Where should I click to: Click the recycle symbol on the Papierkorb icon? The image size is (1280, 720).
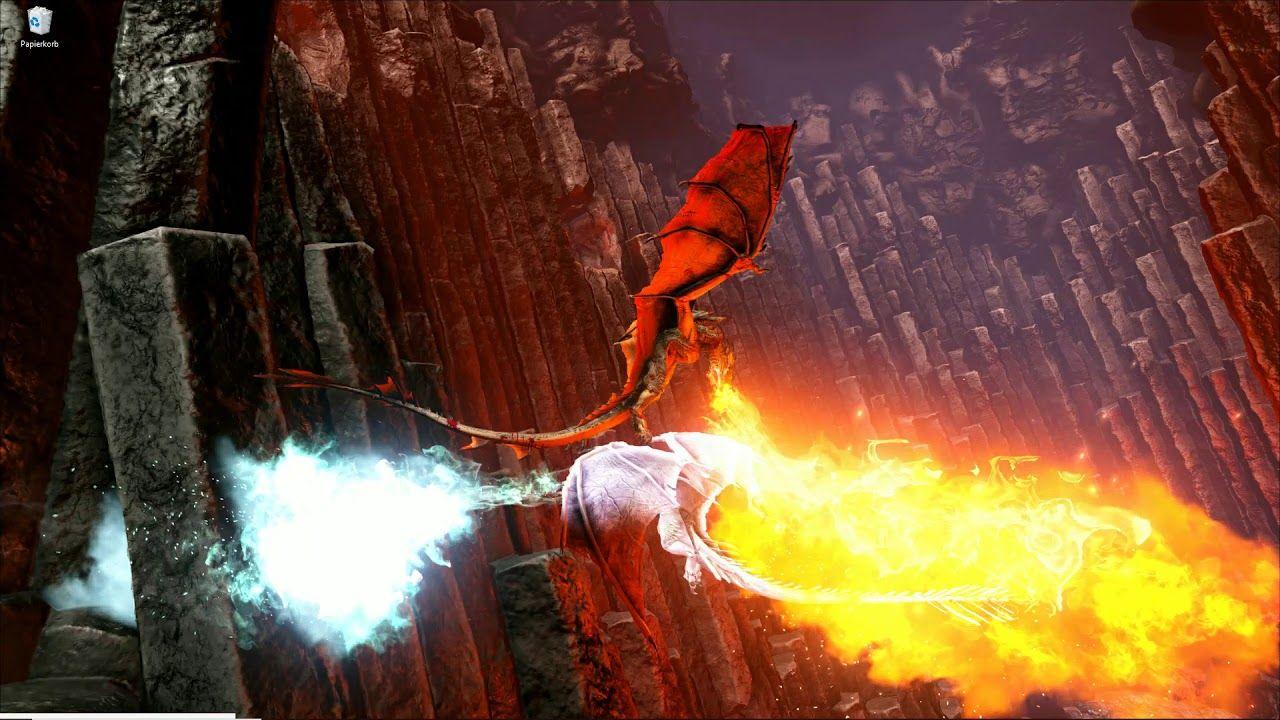(35, 22)
